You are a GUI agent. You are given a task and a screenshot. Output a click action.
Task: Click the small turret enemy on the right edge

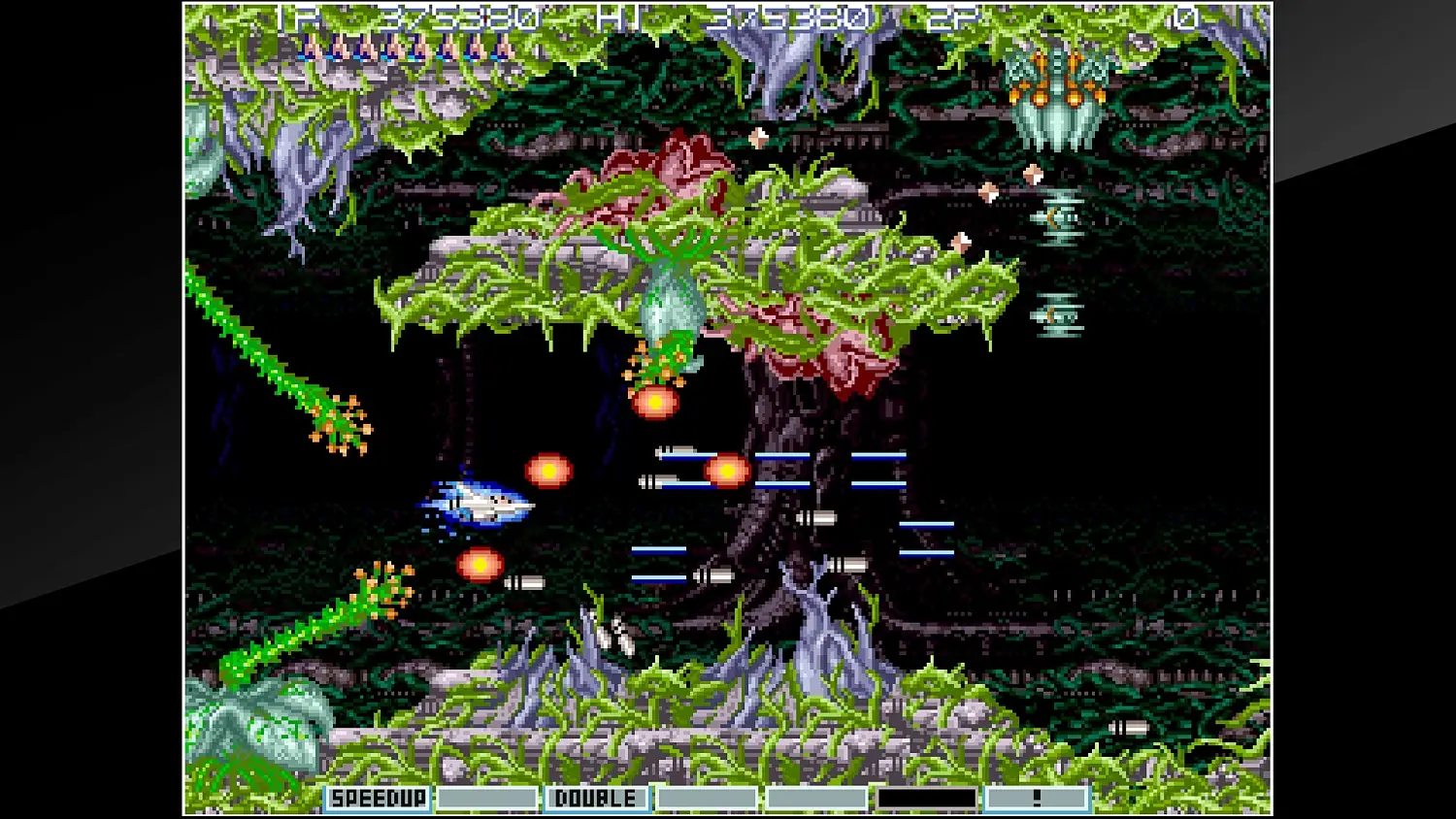pyautogui.click(x=1058, y=218)
